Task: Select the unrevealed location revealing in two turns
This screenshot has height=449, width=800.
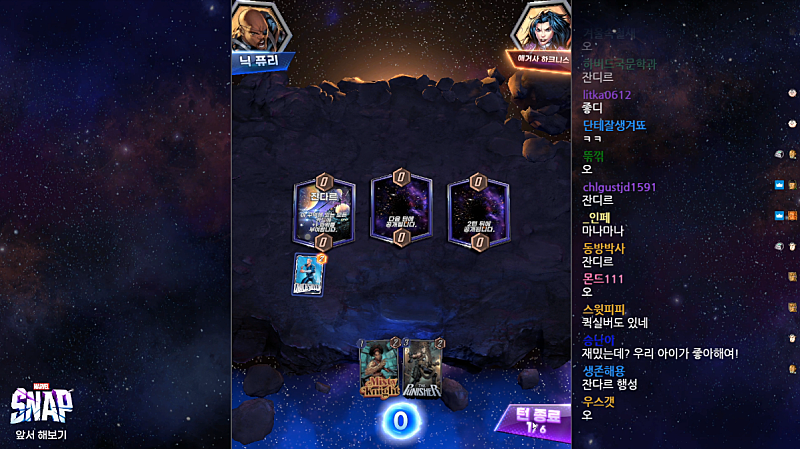Action: [477, 211]
